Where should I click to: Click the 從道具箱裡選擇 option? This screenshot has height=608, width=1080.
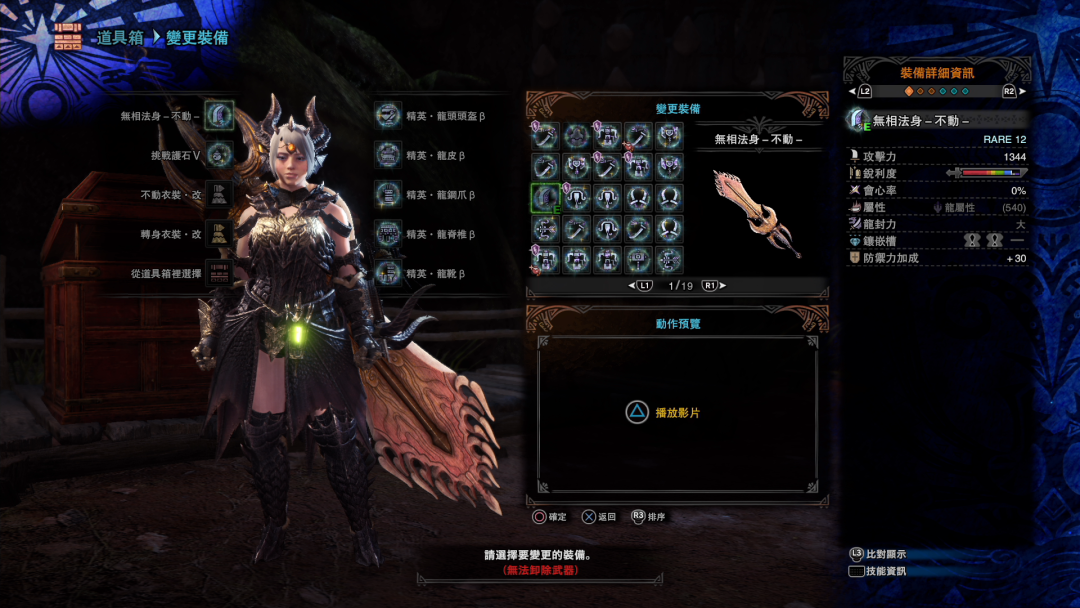point(219,273)
